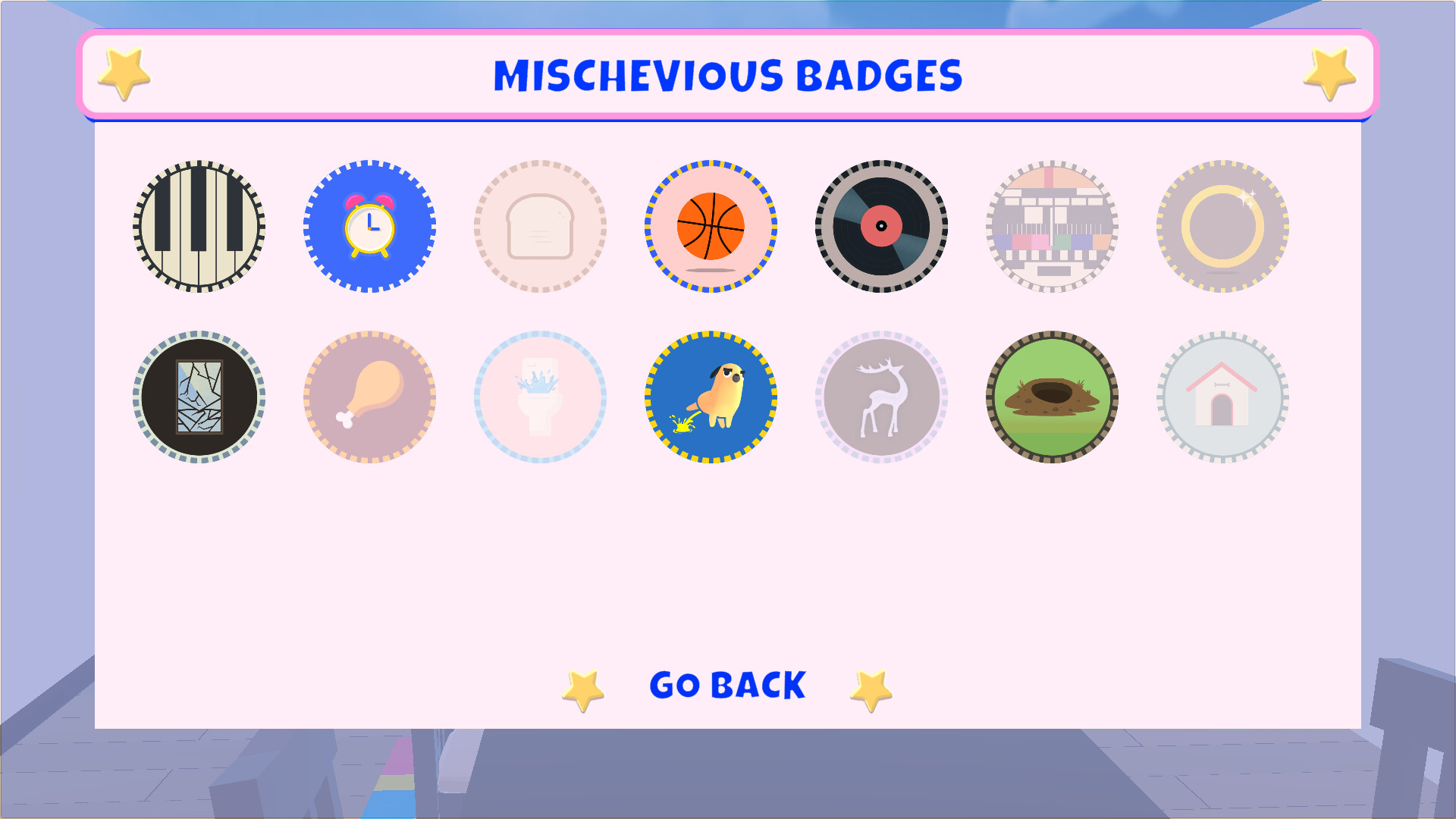The width and height of the screenshot is (1456, 819).
Task: Select the piano keys badge
Action: point(199,224)
